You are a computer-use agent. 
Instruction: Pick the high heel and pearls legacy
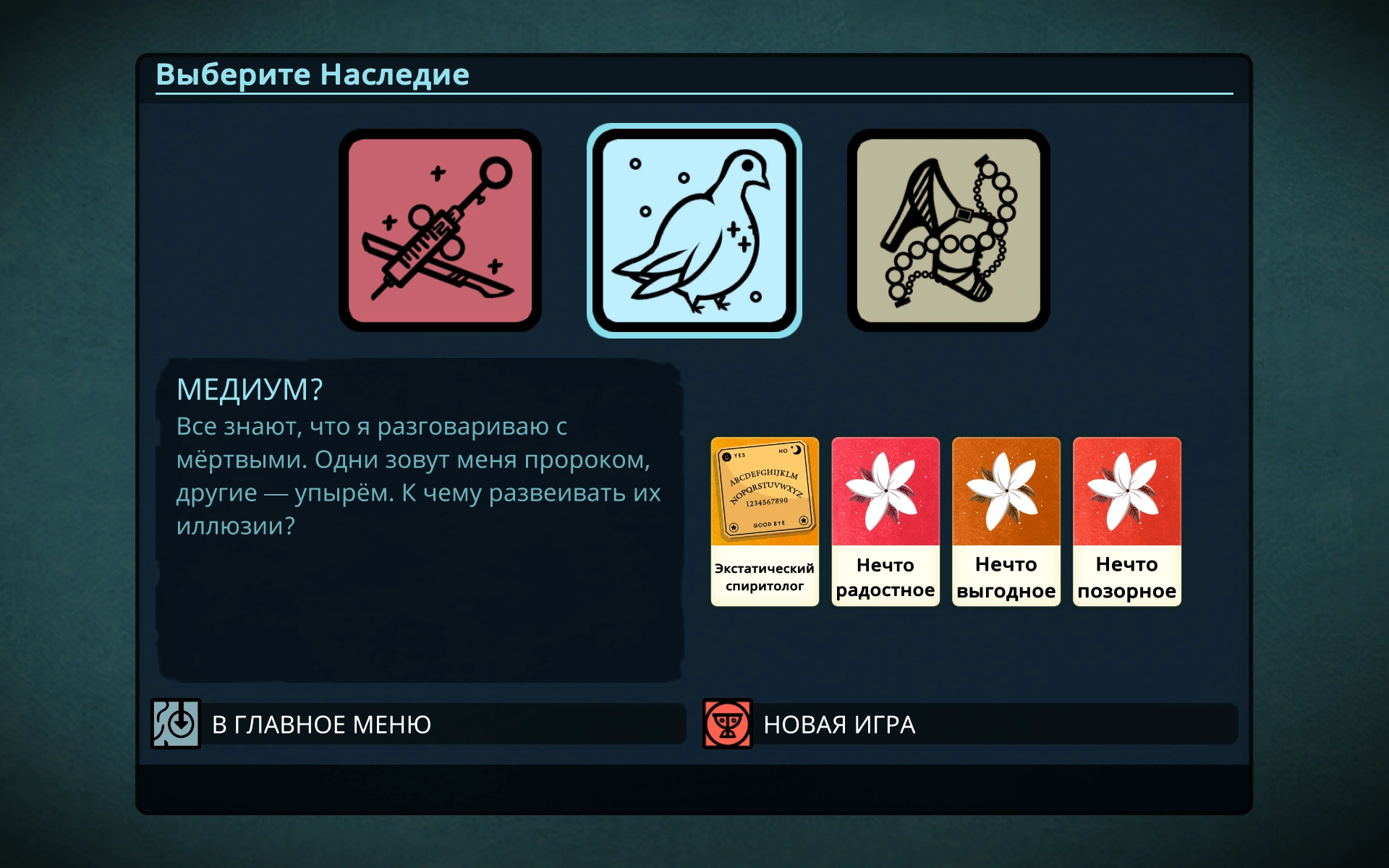(x=948, y=230)
